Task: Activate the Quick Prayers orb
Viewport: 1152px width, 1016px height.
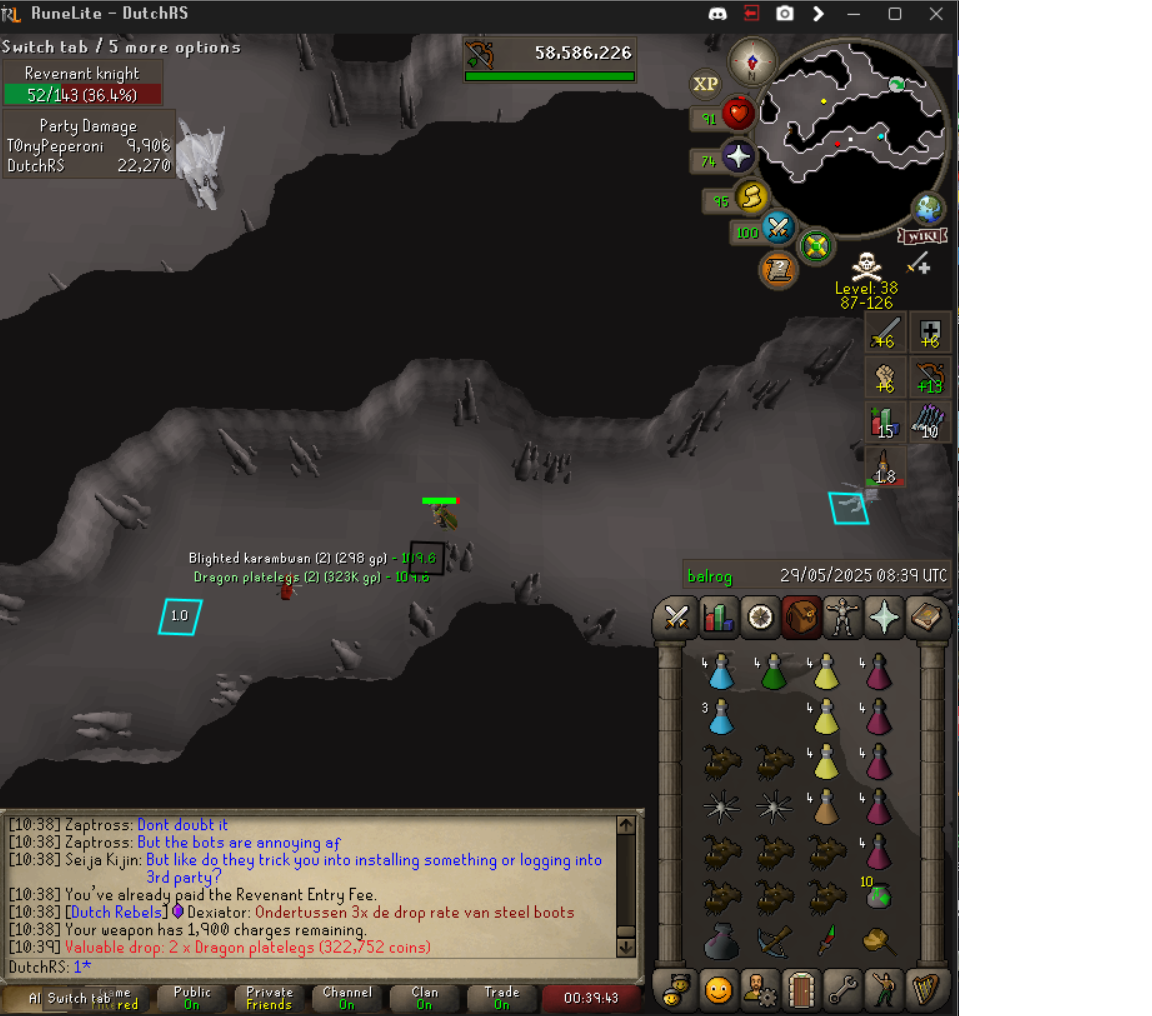Action: click(x=738, y=157)
